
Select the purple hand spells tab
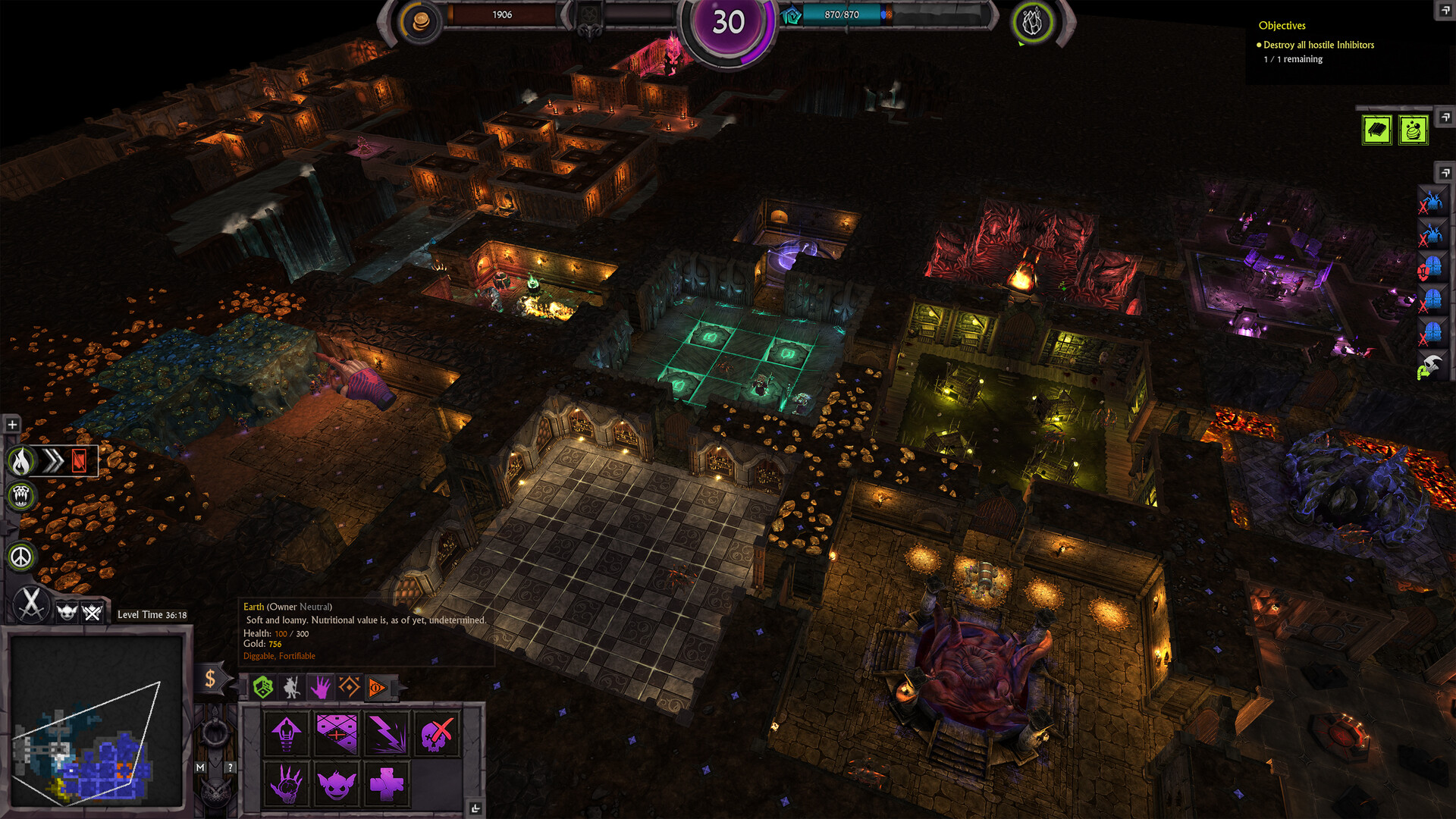coord(320,687)
